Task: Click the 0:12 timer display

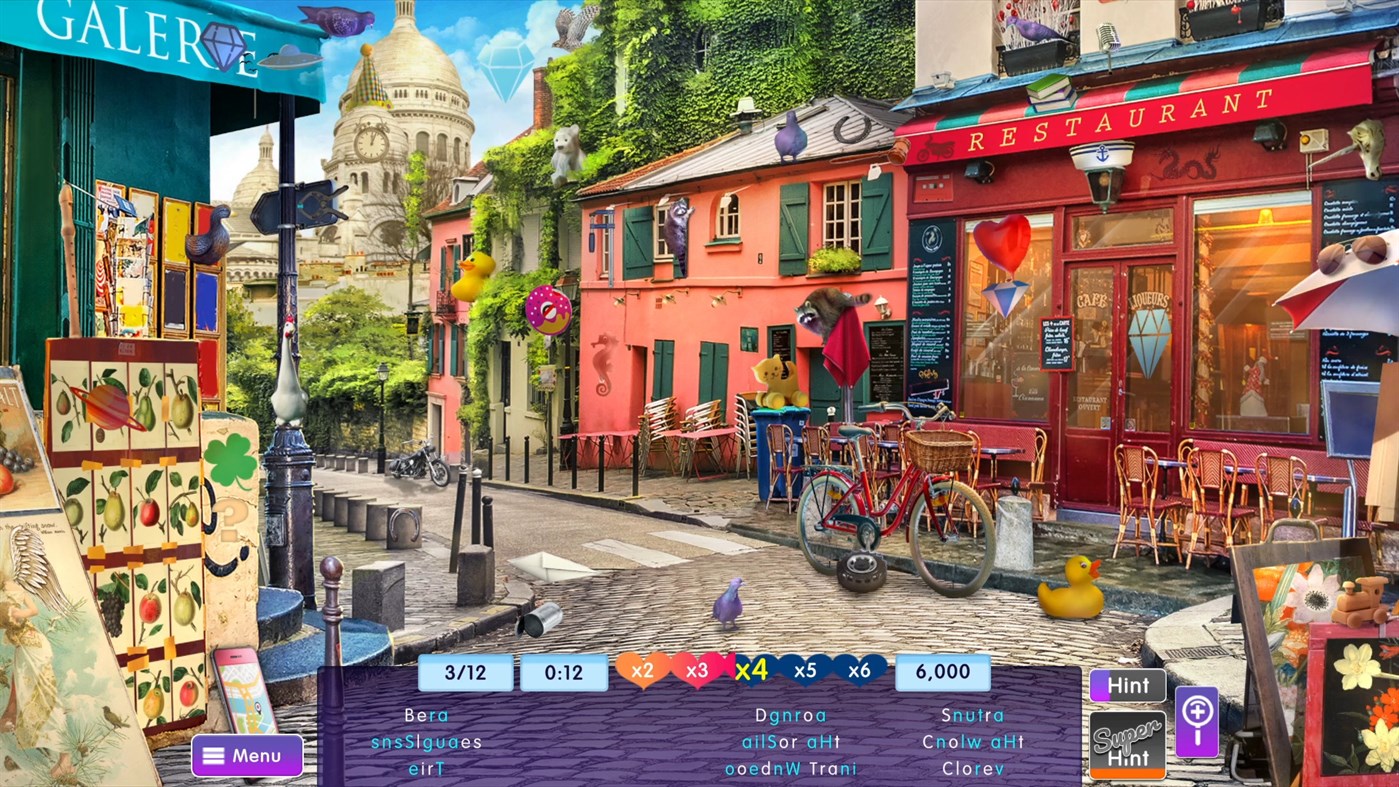Action: [564, 672]
